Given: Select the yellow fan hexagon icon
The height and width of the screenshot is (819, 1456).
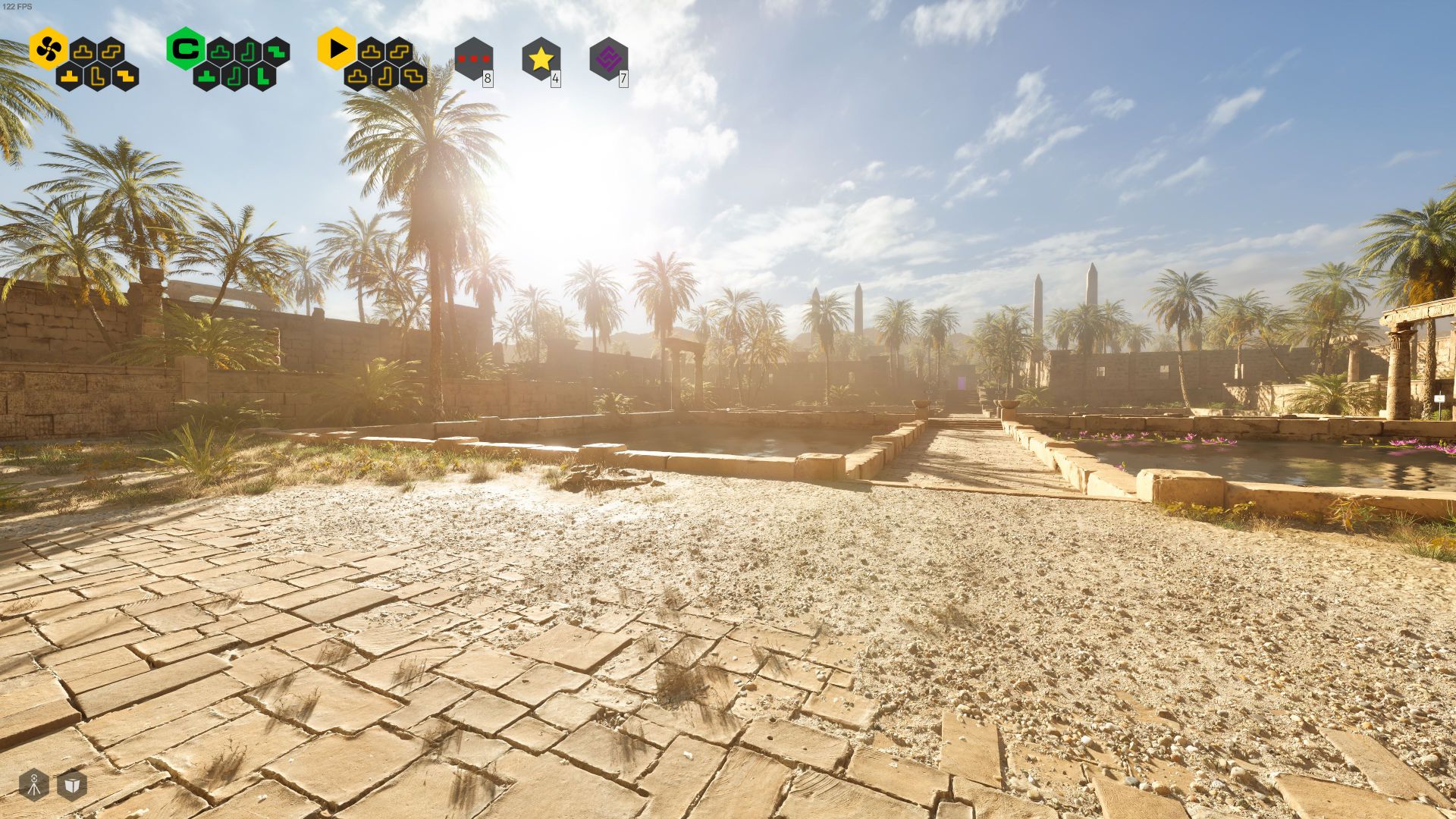Looking at the screenshot, I should [x=49, y=49].
